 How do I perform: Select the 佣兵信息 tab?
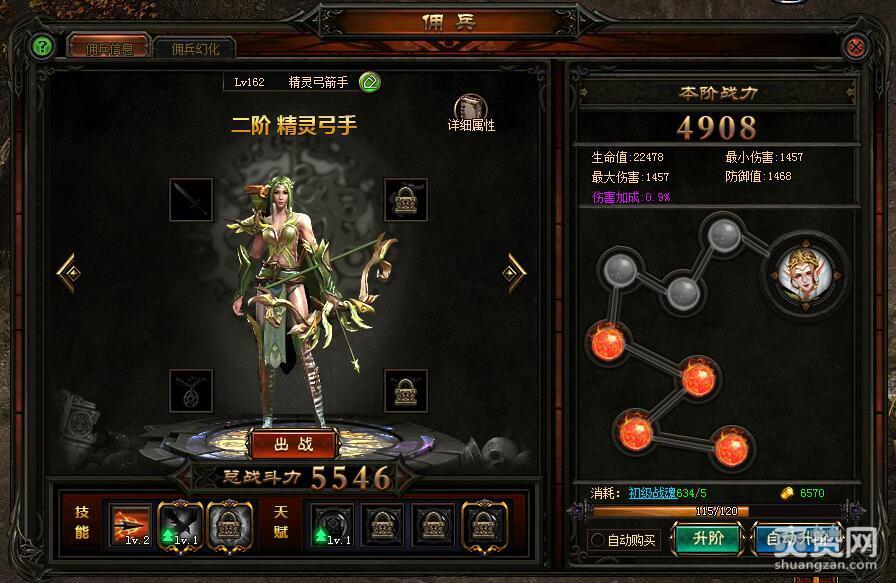point(109,48)
